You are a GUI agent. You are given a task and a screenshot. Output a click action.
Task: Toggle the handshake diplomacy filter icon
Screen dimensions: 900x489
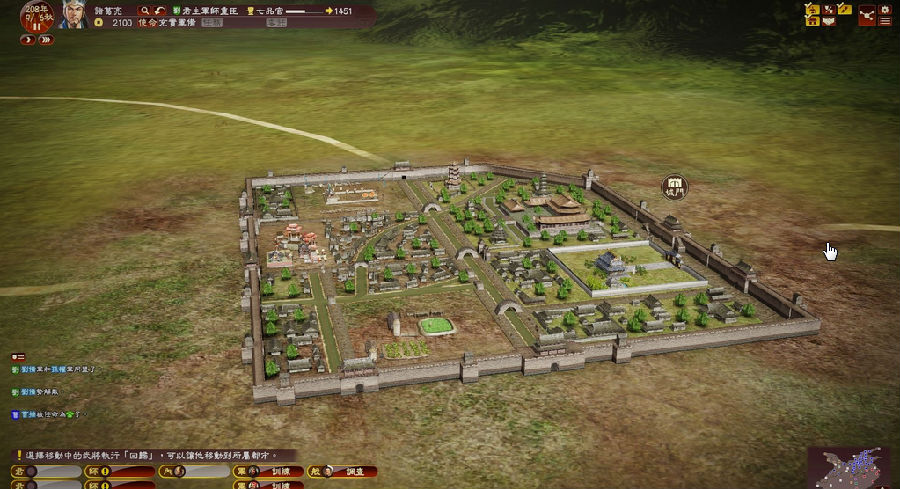pos(829,21)
